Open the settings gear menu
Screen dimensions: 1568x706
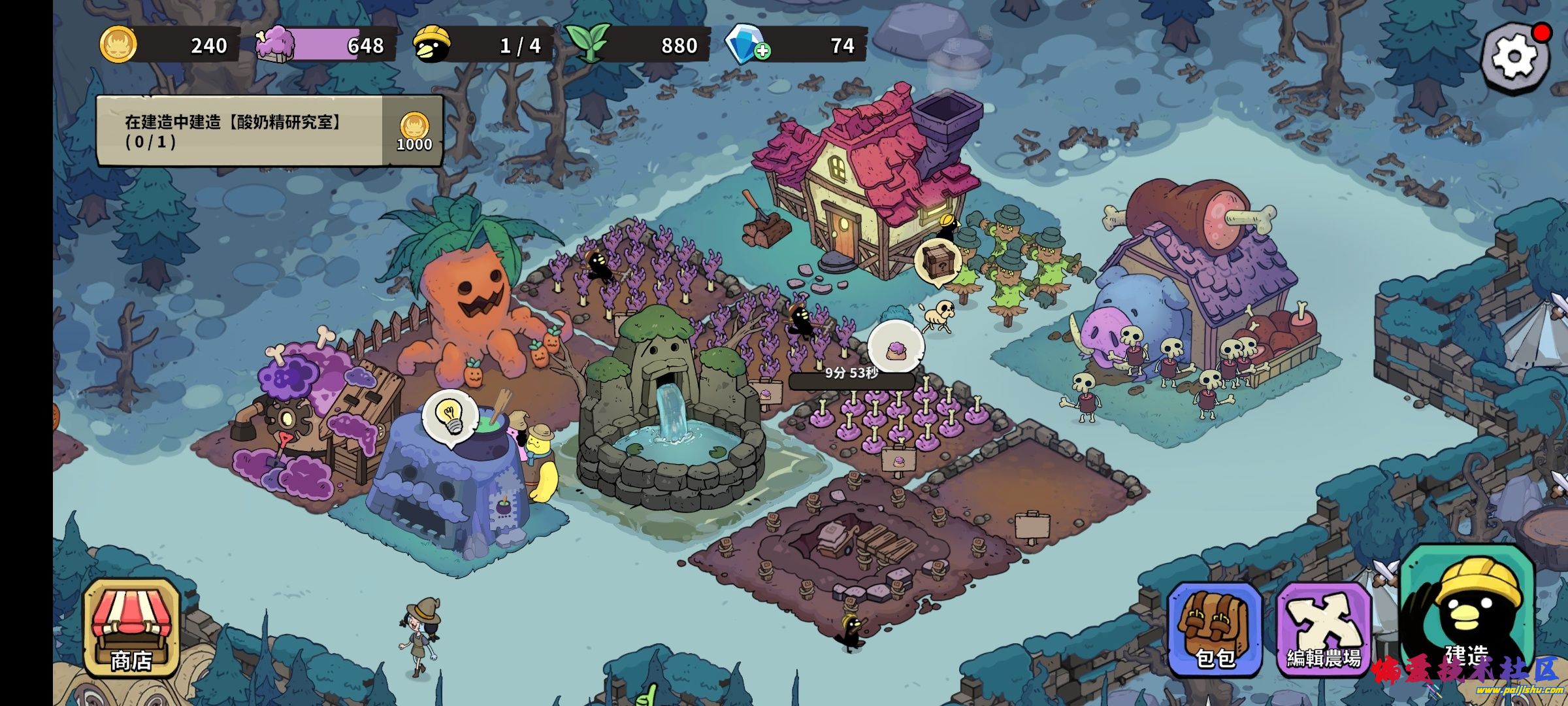click(1514, 56)
